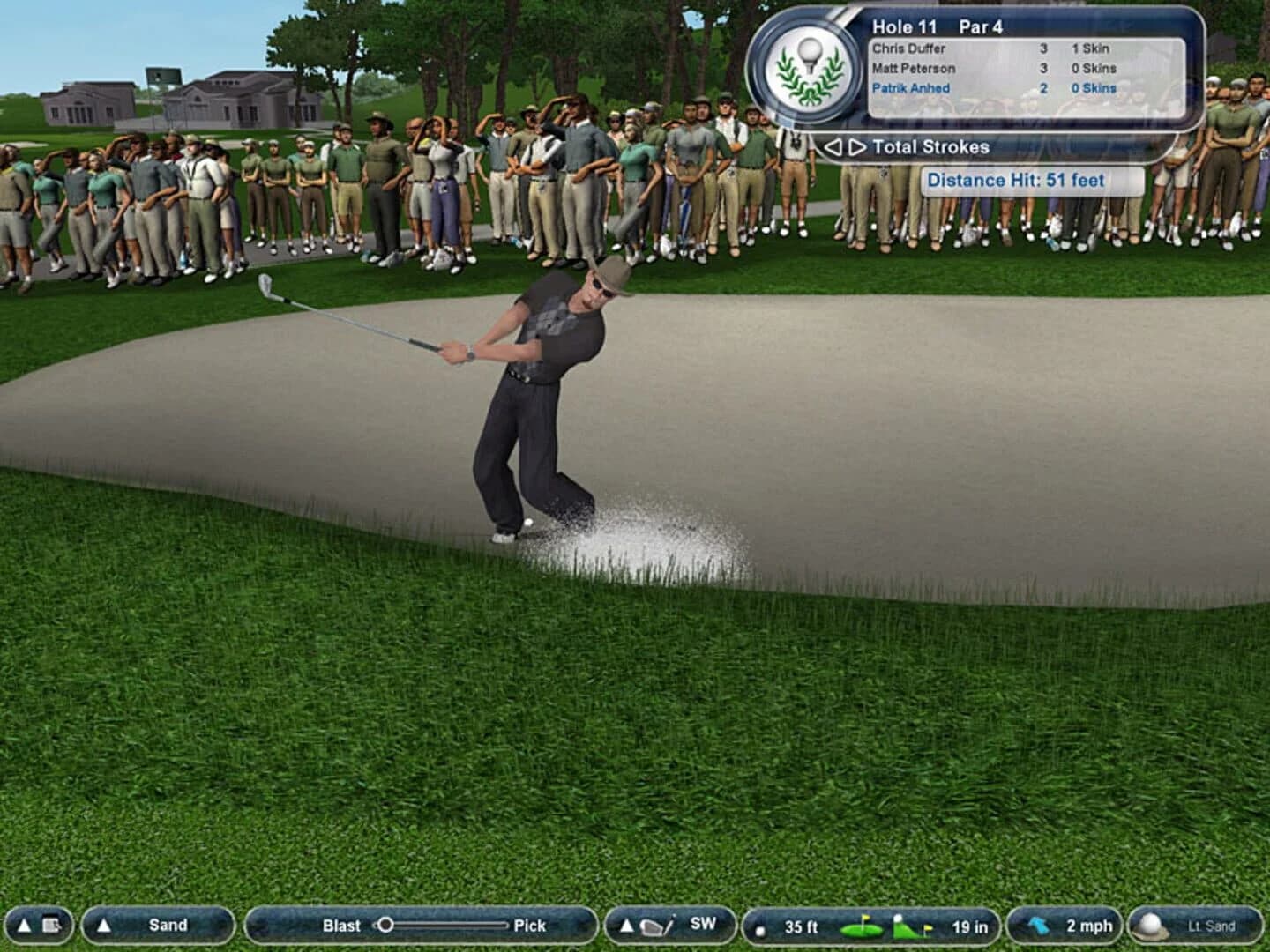Viewport: 1270px width, 952px height.
Task: Expand the Sand menu using its up arrow
Action: (x=105, y=926)
